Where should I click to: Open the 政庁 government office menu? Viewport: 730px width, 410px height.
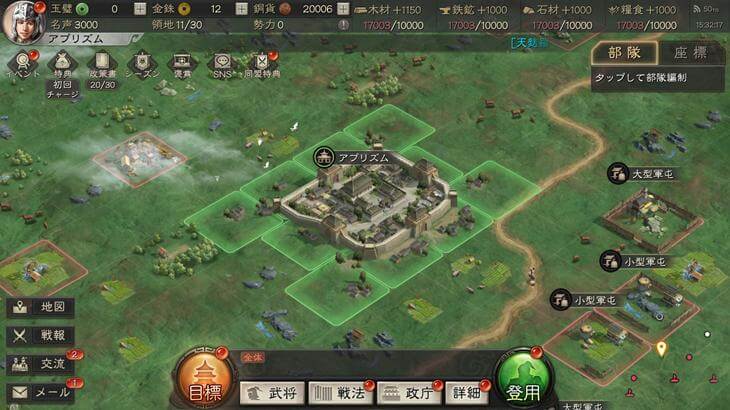click(x=407, y=392)
